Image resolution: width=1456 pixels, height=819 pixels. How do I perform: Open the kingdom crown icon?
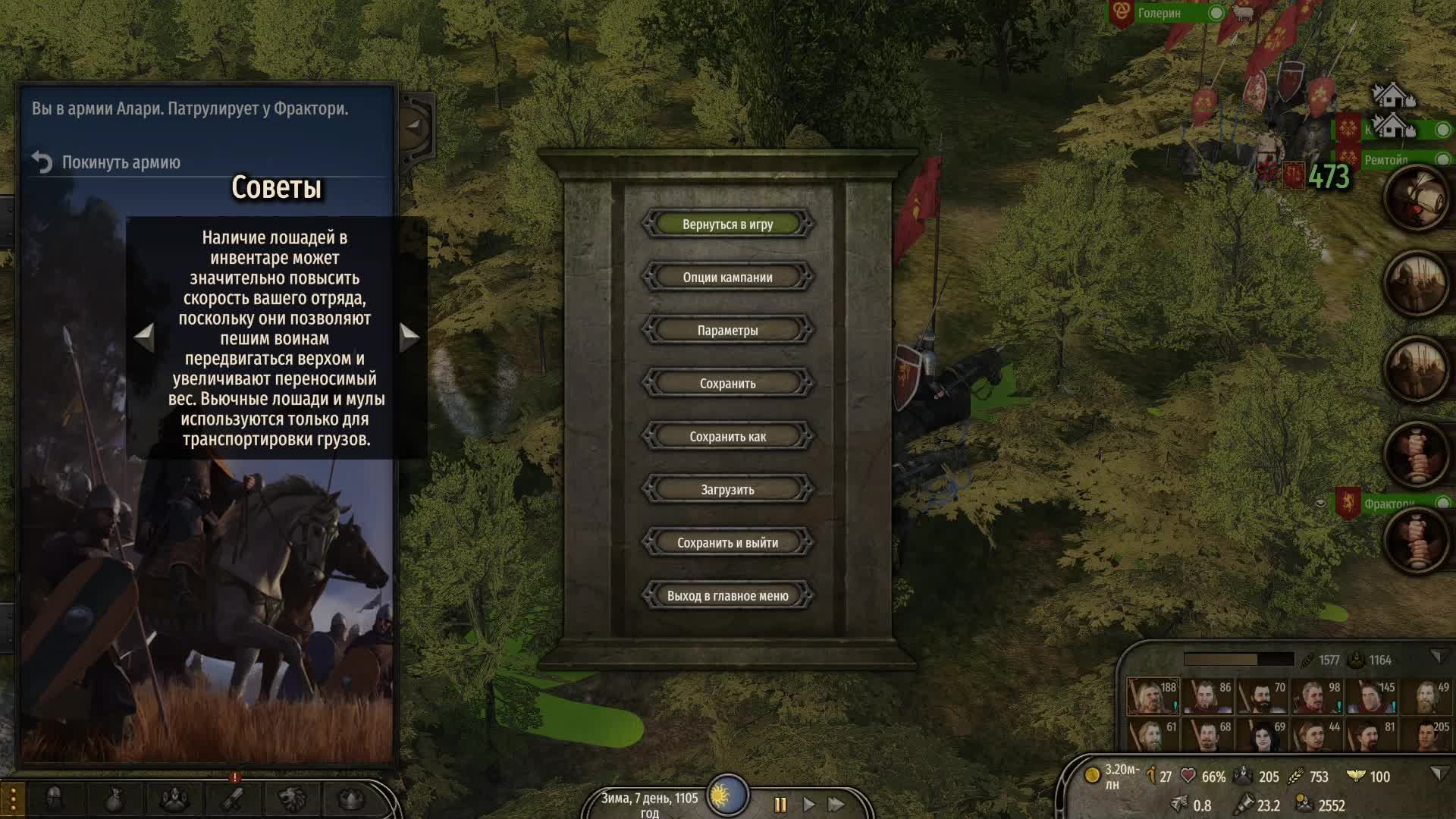(350, 799)
